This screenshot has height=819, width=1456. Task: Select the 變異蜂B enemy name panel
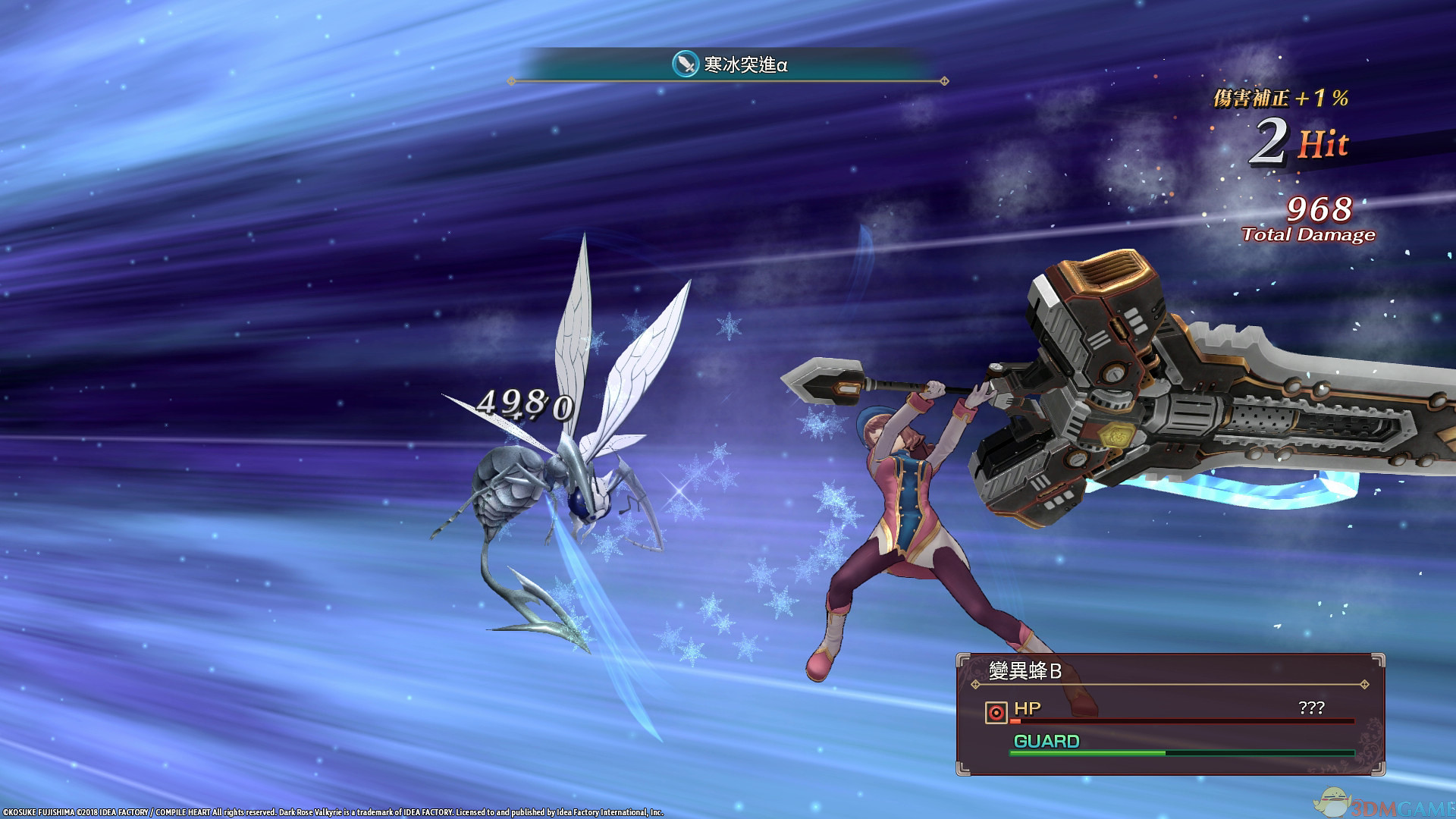pos(1025,671)
